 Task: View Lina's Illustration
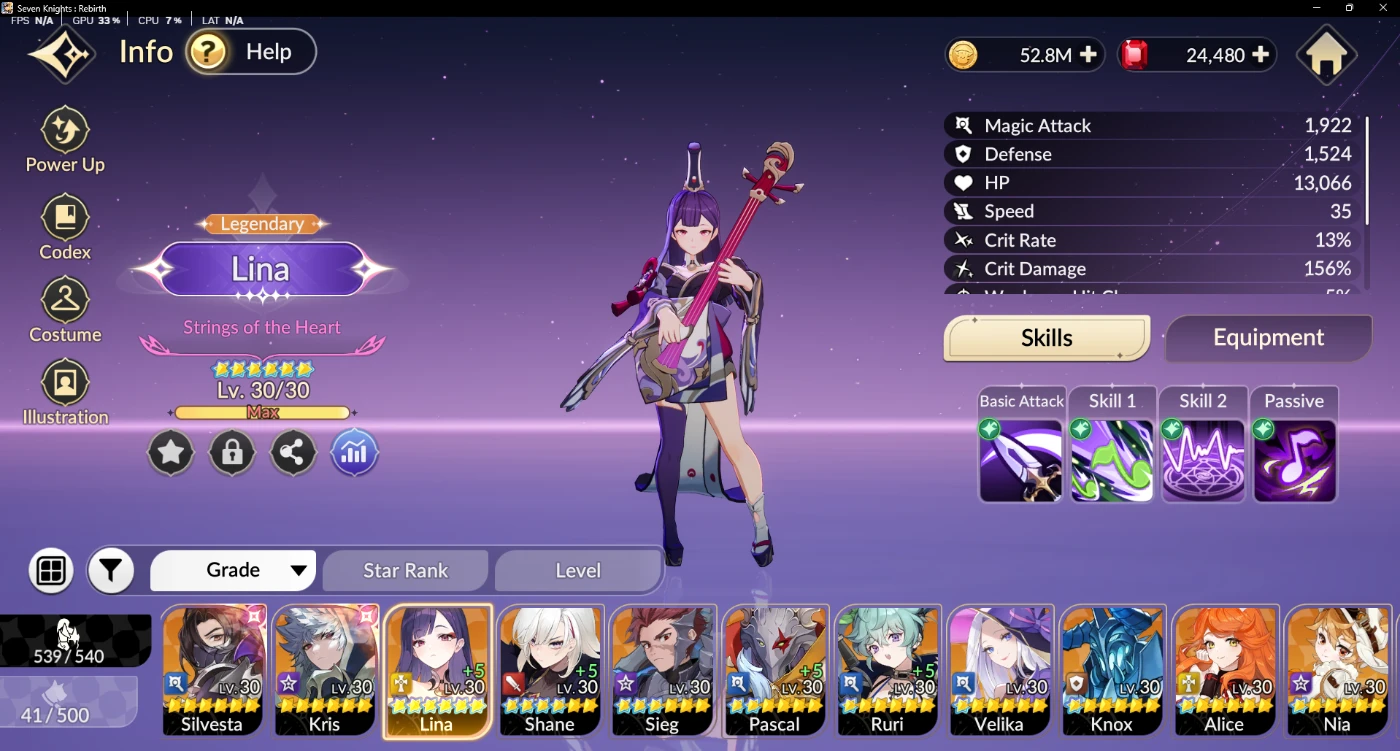(x=65, y=392)
